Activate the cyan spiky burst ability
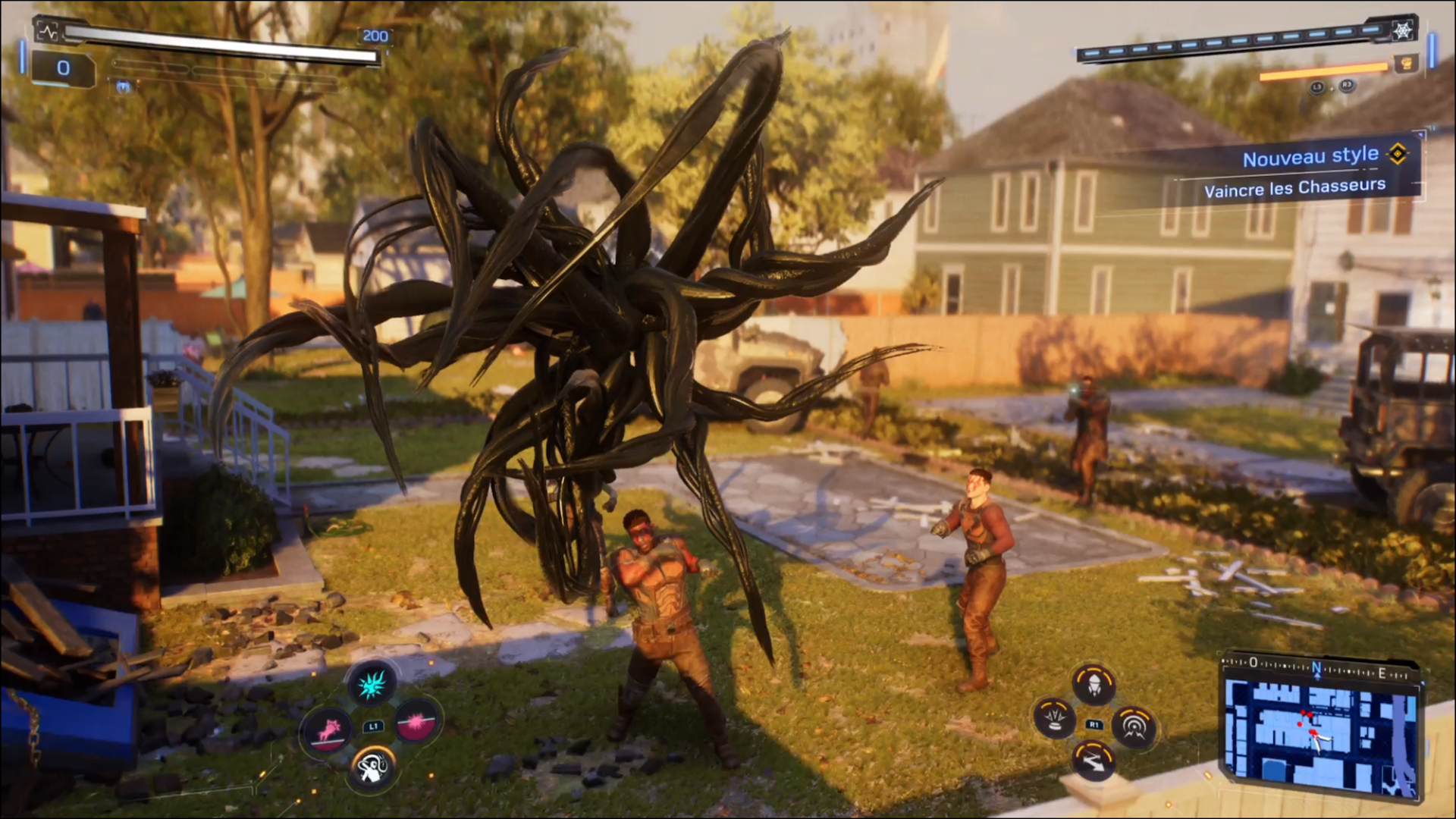1456x819 pixels. 372,684
